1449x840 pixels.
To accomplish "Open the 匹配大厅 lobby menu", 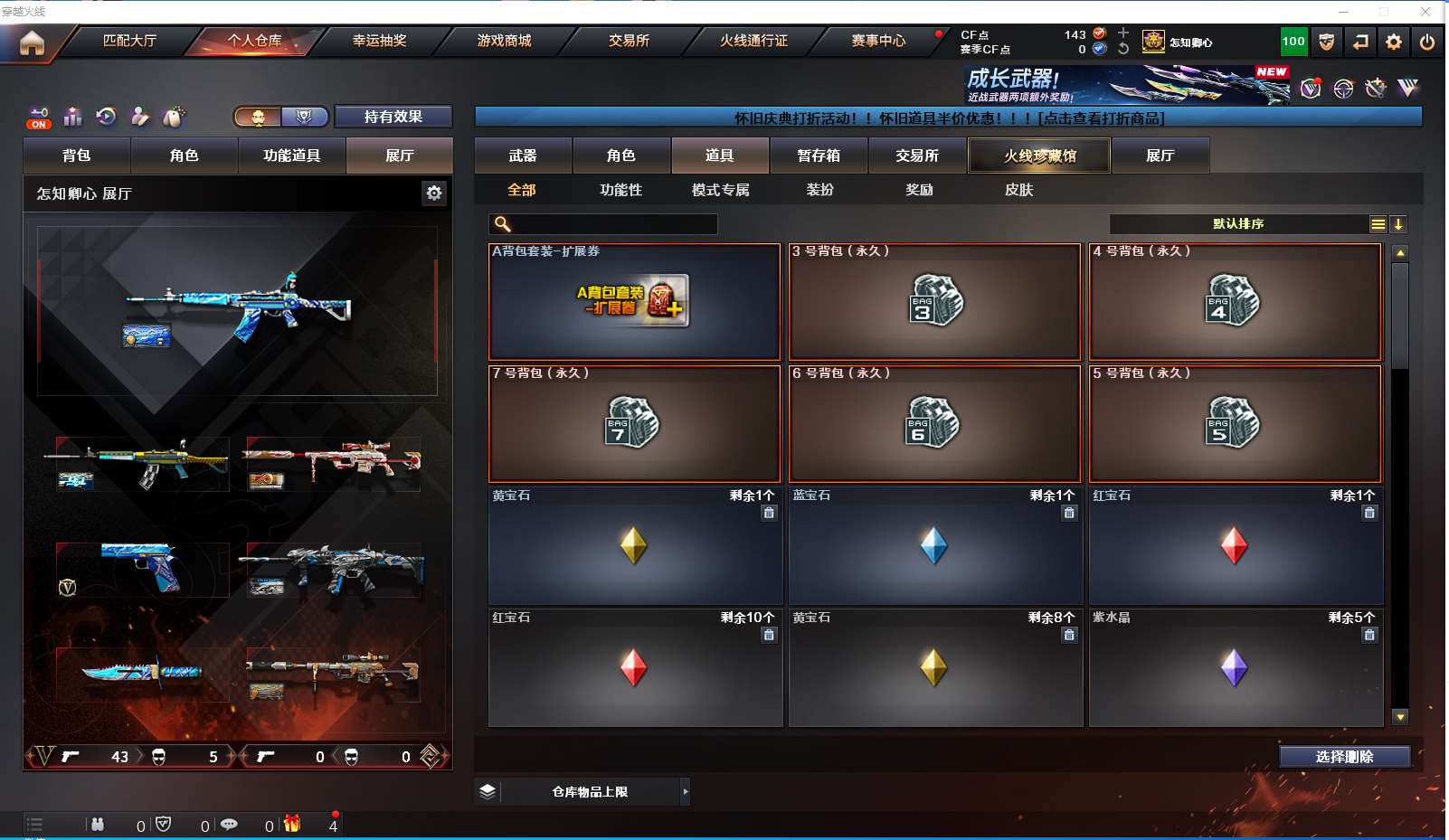I will (x=129, y=41).
